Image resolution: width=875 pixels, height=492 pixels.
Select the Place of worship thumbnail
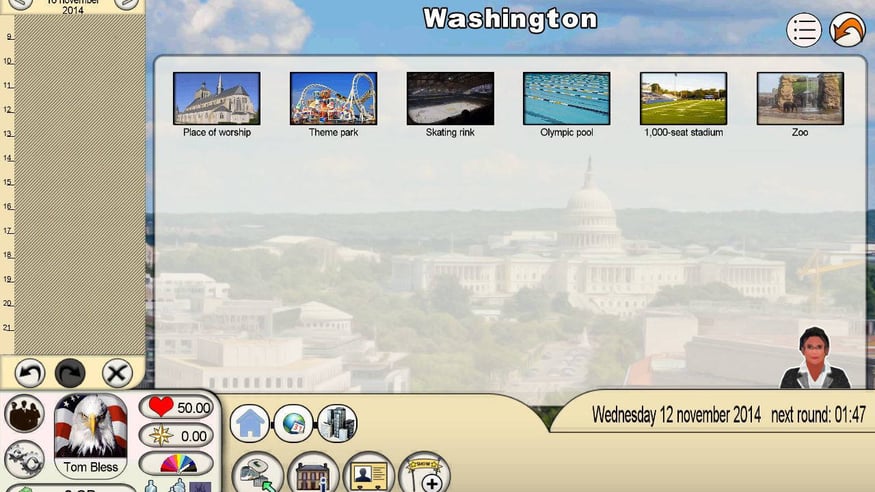216,98
